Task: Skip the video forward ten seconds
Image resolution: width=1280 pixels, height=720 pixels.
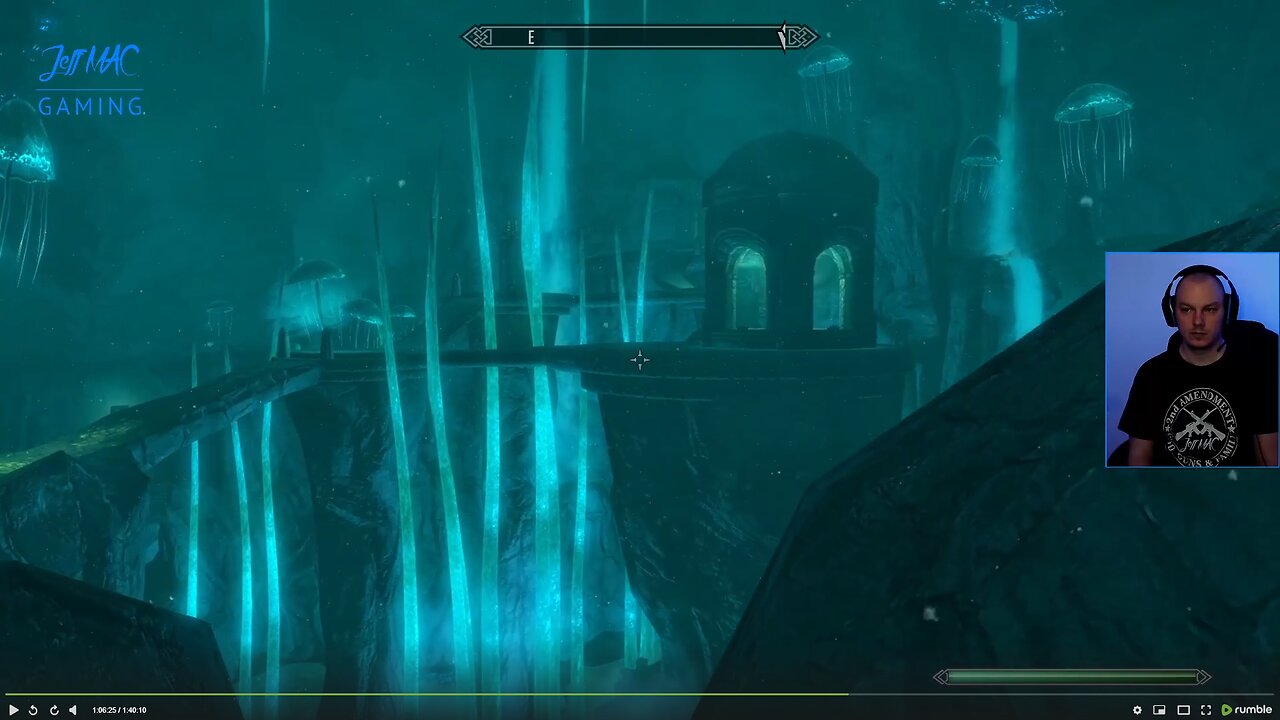Action: click(54, 709)
